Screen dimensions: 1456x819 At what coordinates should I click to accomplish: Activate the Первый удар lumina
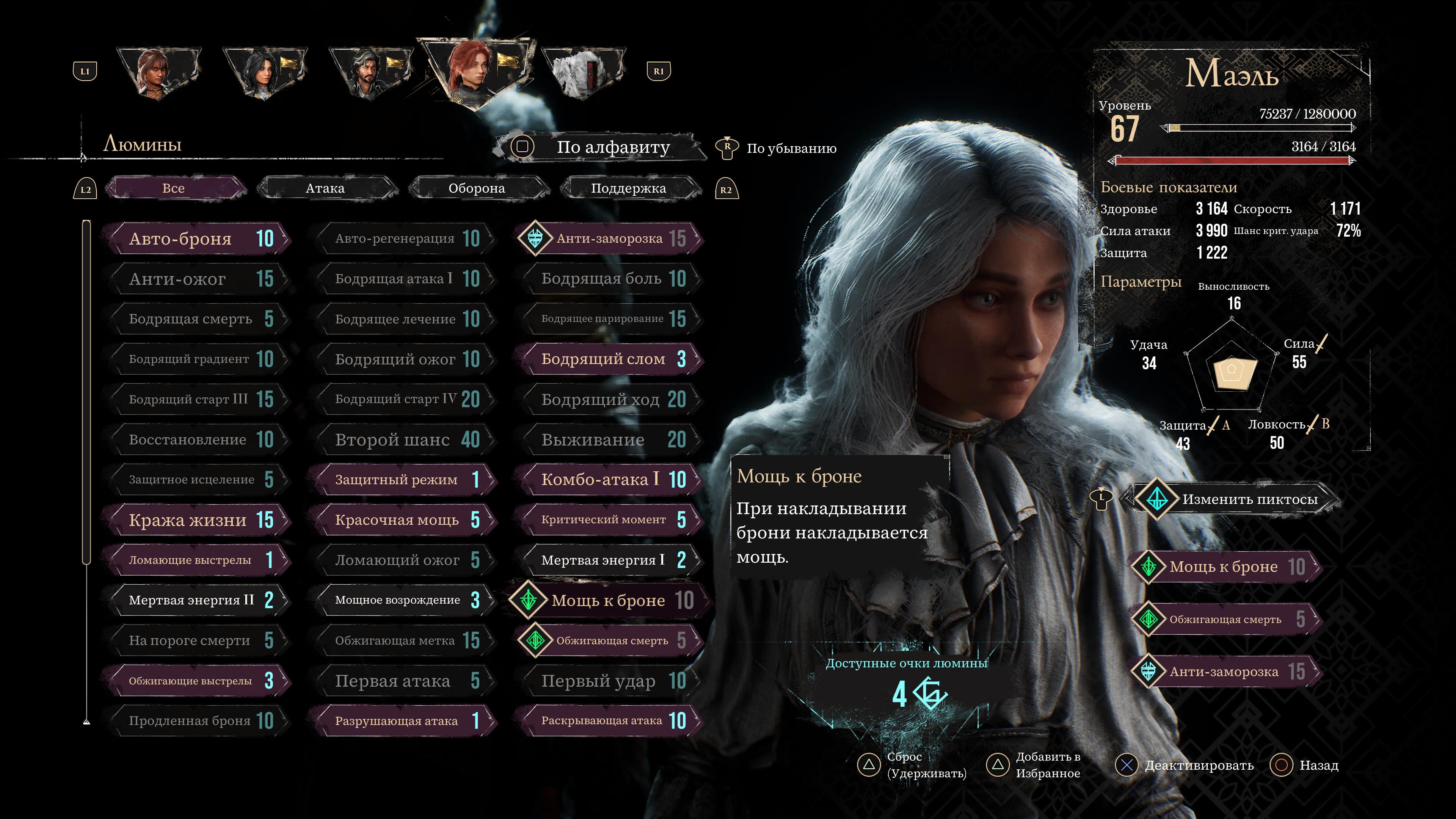[x=610, y=681]
